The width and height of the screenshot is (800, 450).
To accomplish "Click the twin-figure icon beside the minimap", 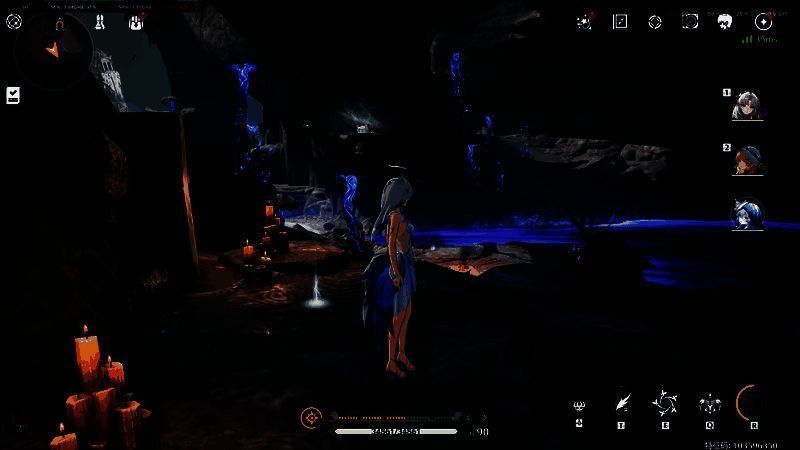I will tap(100, 21).
